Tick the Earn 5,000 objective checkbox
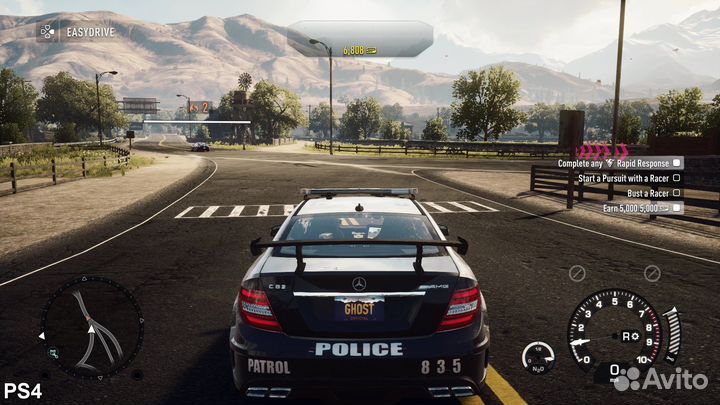Image resolution: width=720 pixels, height=405 pixels. pos(677,208)
